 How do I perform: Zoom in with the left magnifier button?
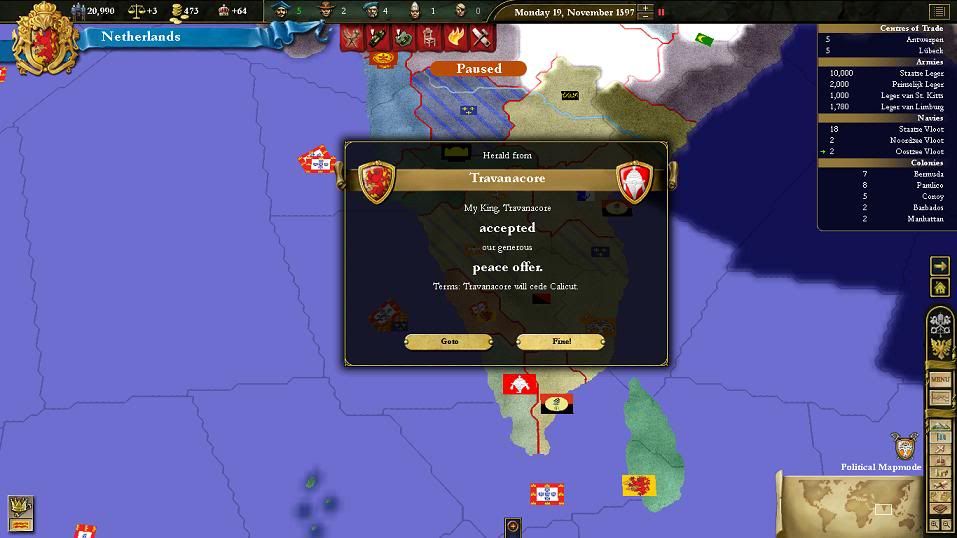pos(934,524)
